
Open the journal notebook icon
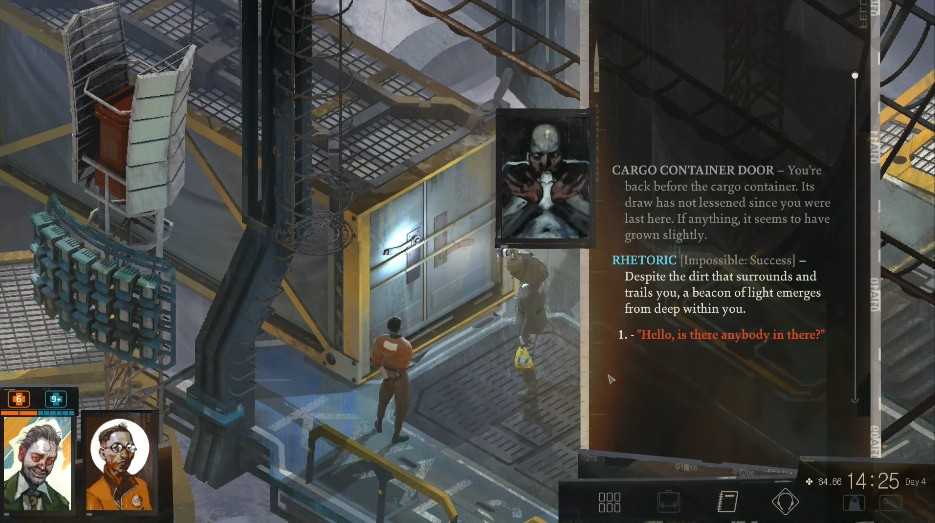pos(727,502)
